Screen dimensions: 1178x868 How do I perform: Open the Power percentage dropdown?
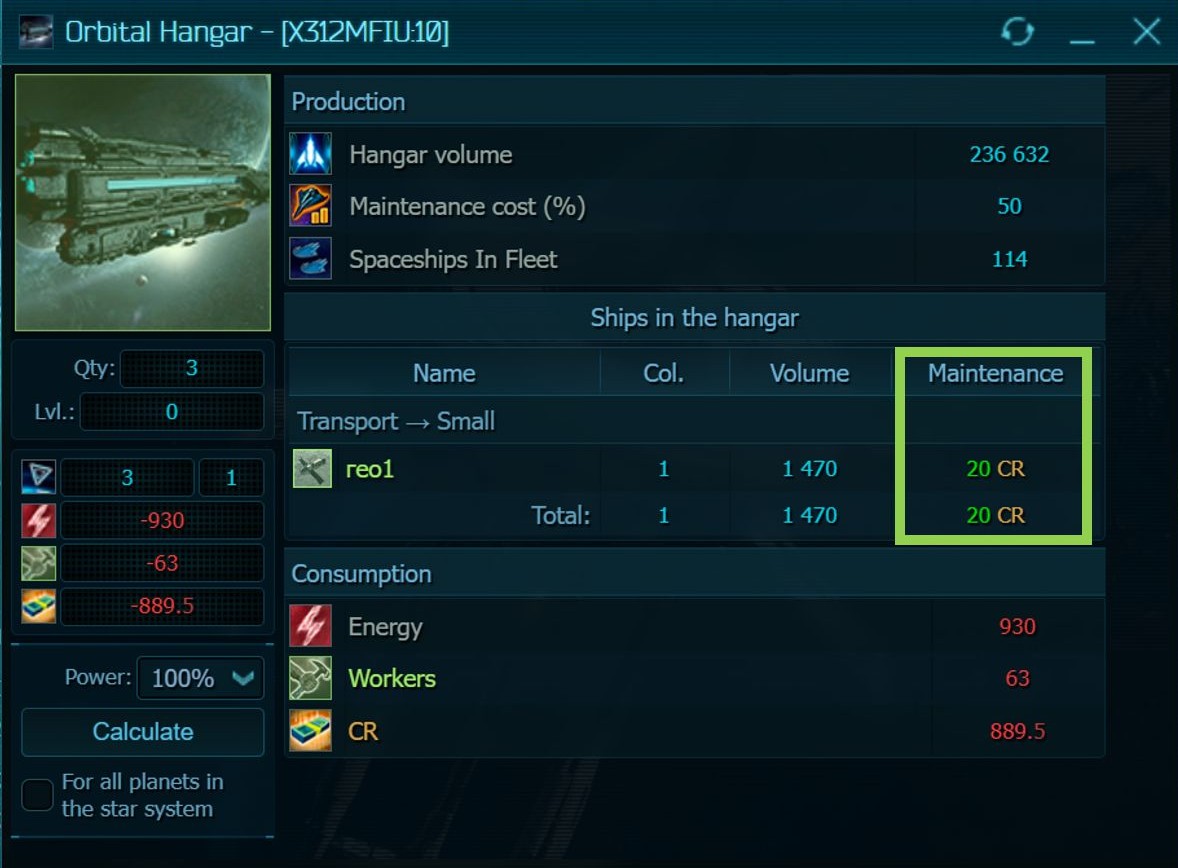coord(200,678)
